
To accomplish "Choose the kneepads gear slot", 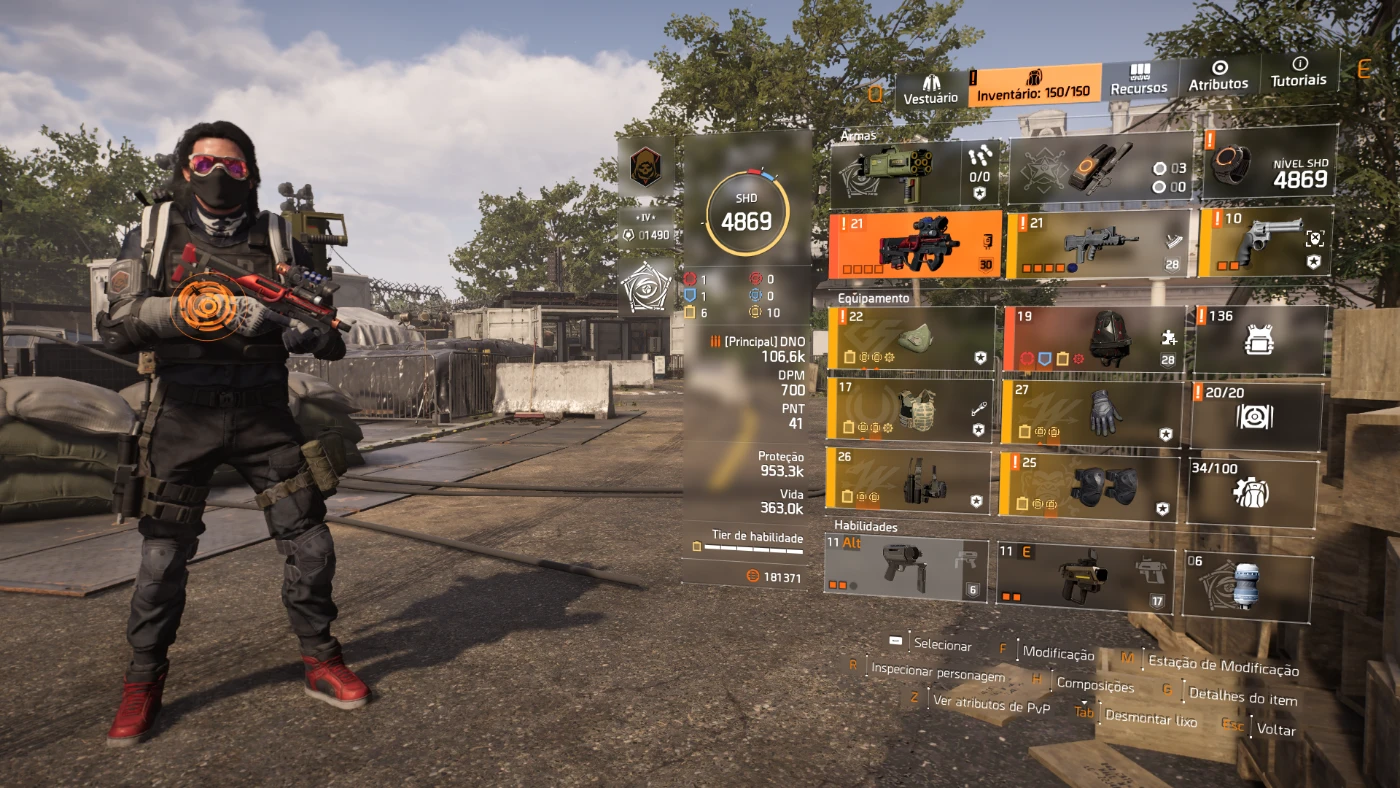I will coord(1089,484).
